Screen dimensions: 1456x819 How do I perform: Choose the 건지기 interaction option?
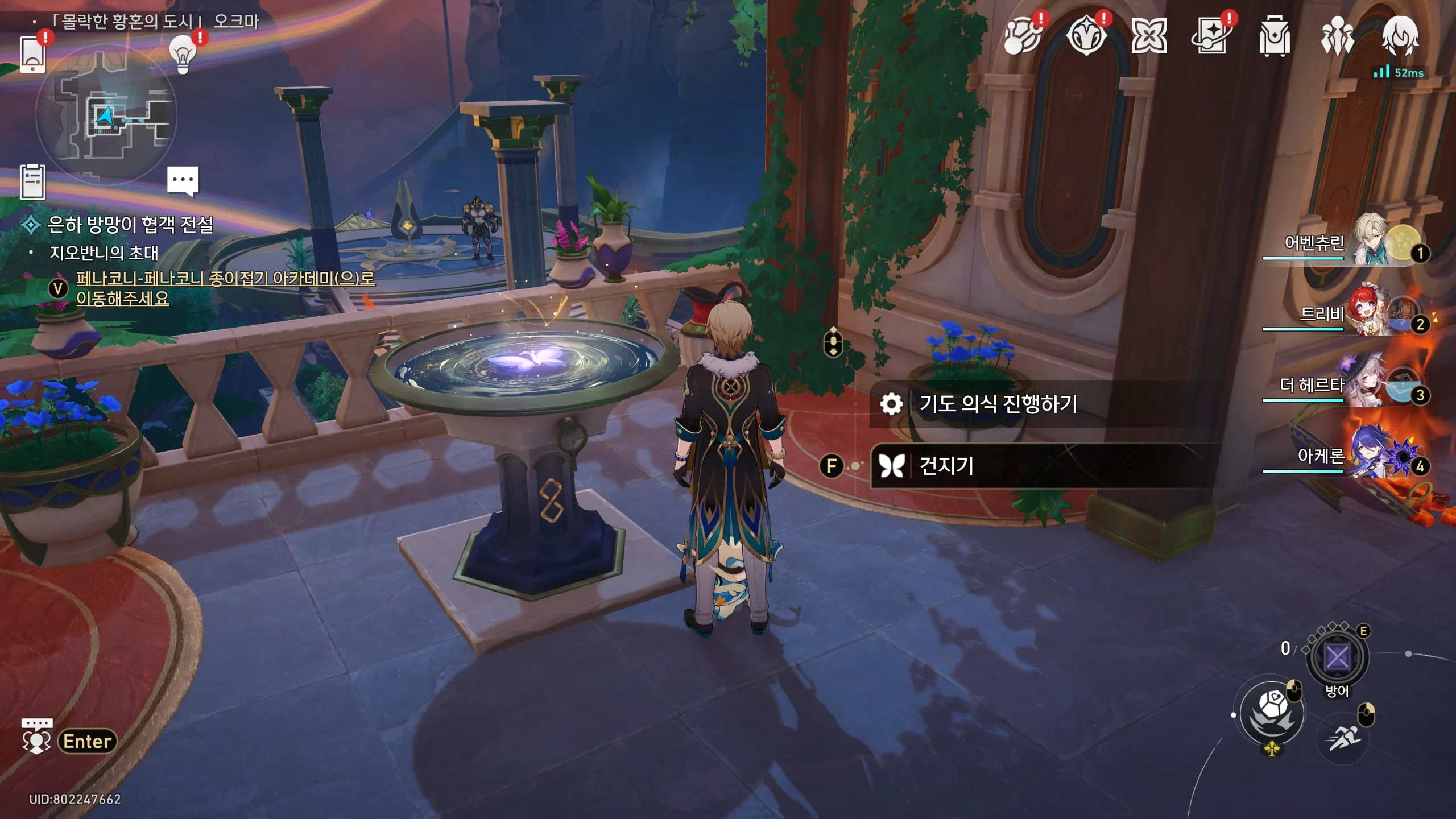pos(946,466)
